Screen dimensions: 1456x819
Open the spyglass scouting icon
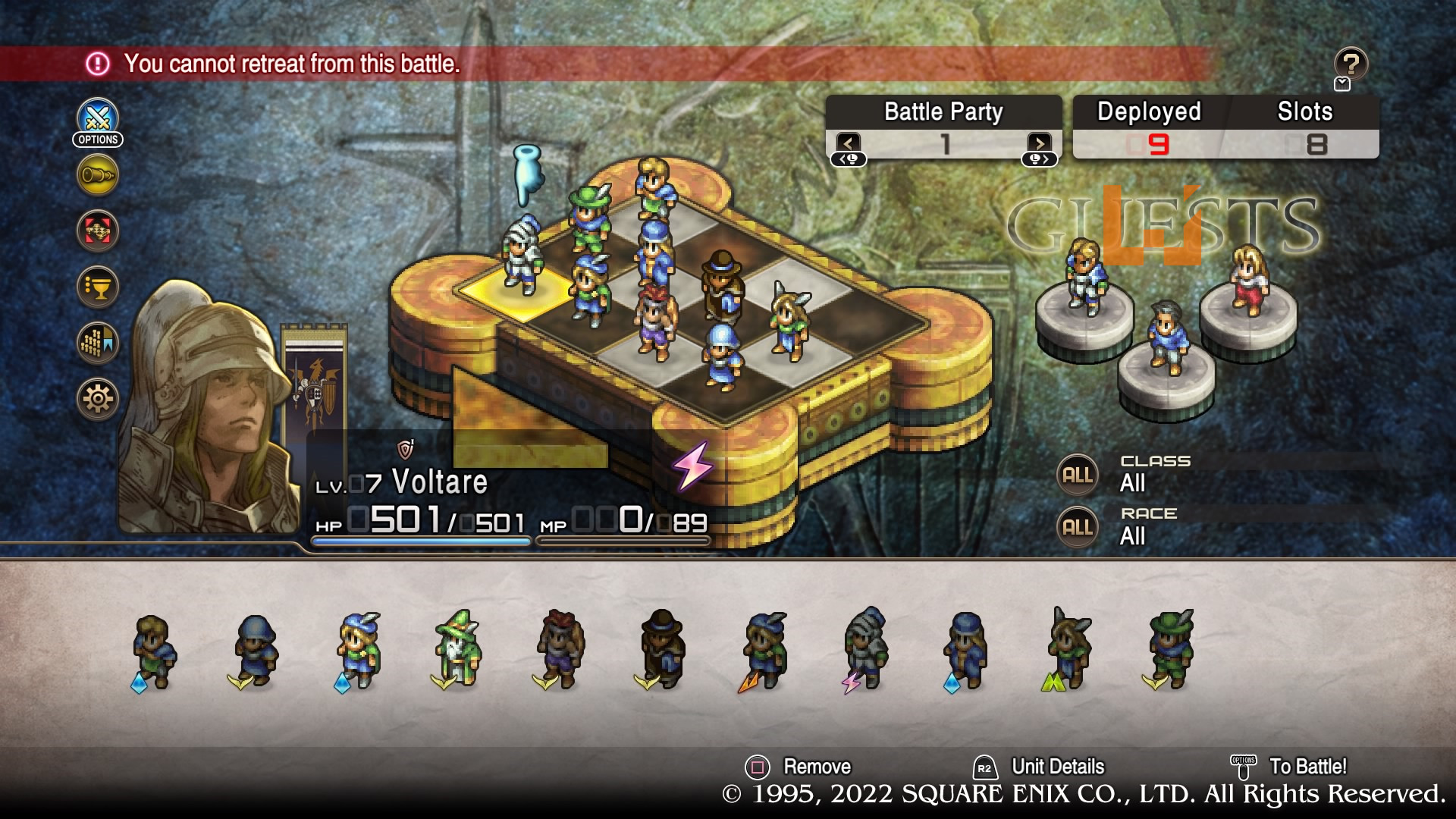(98, 175)
